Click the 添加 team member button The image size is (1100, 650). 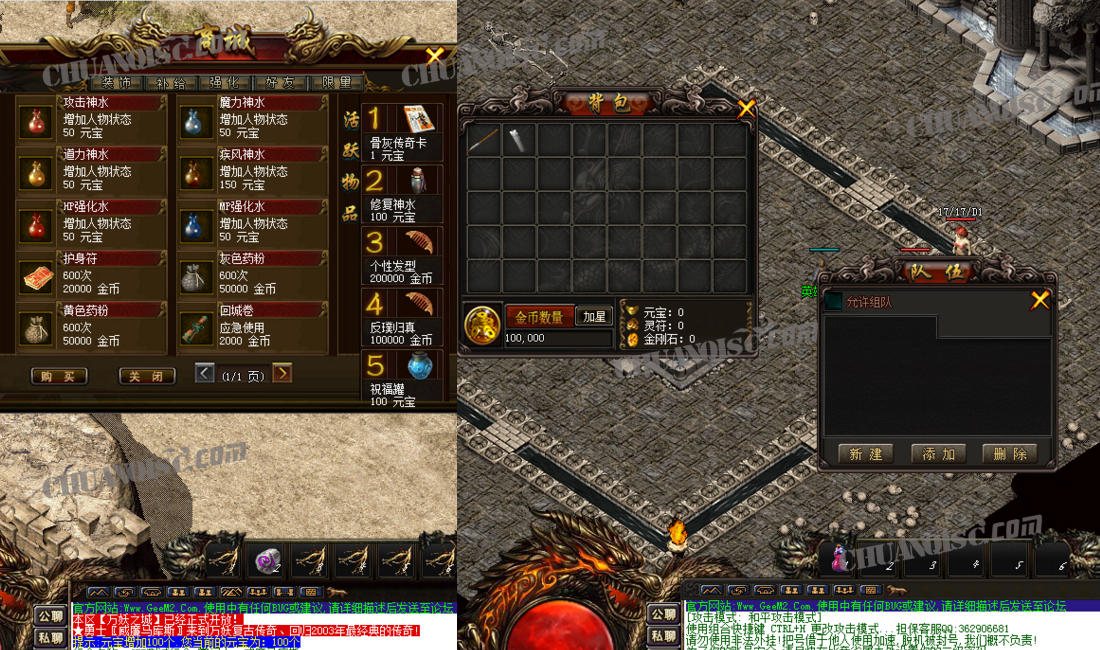pyautogui.click(x=938, y=454)
